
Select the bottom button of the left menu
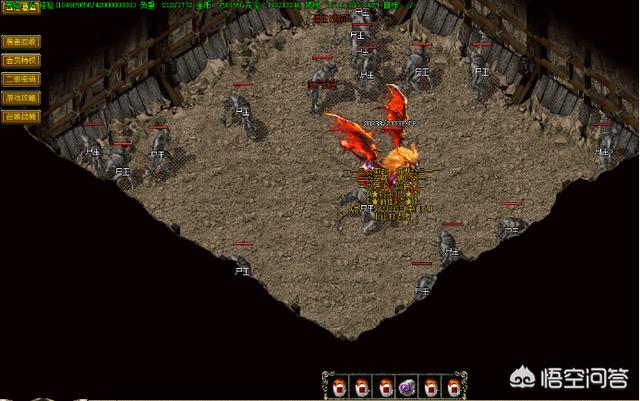tap(20, 116)
